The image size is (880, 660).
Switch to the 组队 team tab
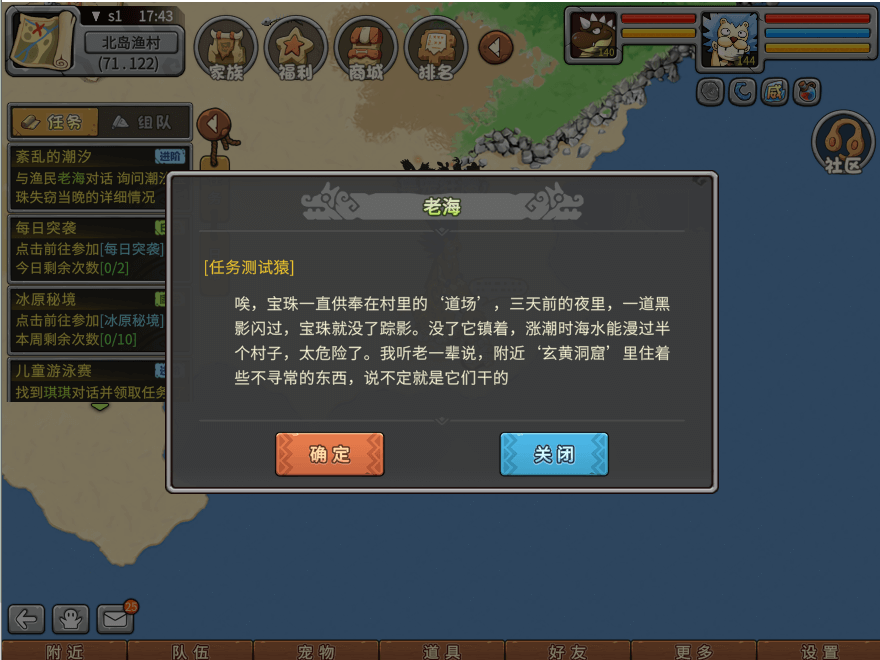(x=141, y=122)
